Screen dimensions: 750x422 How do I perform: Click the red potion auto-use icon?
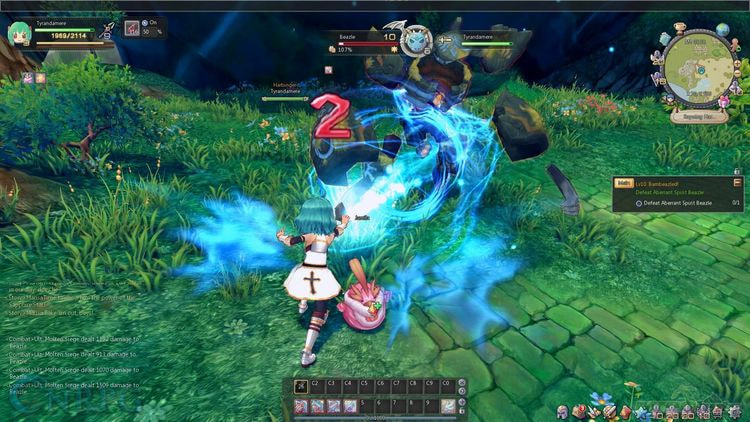coord(131,28)
